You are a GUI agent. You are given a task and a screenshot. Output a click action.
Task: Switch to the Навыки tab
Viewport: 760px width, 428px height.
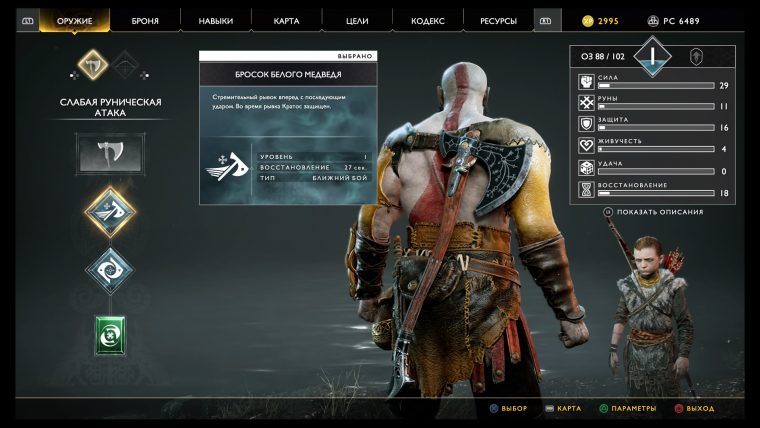tap(215, 20)
